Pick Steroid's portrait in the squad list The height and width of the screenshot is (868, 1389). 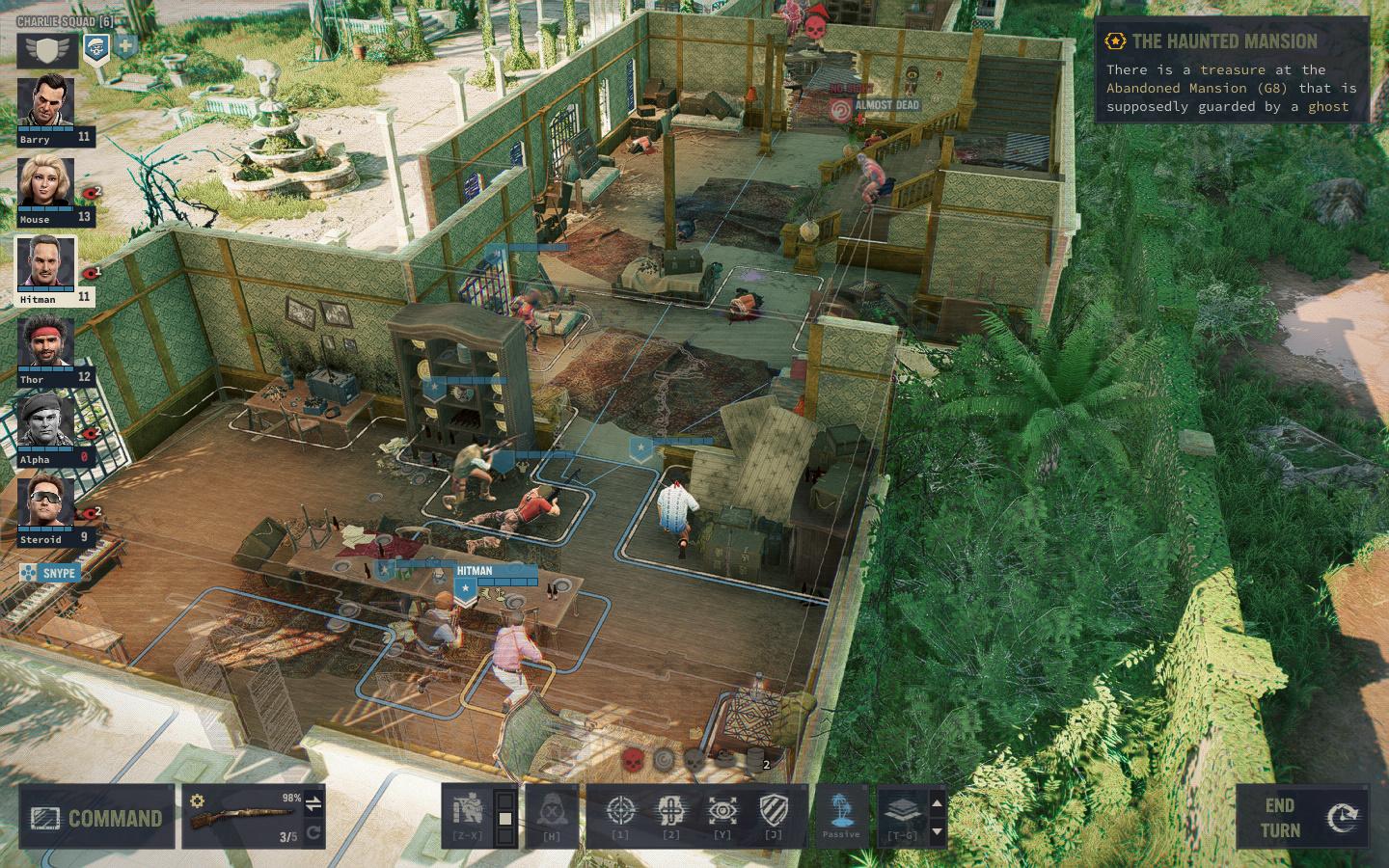pos(45,502)
